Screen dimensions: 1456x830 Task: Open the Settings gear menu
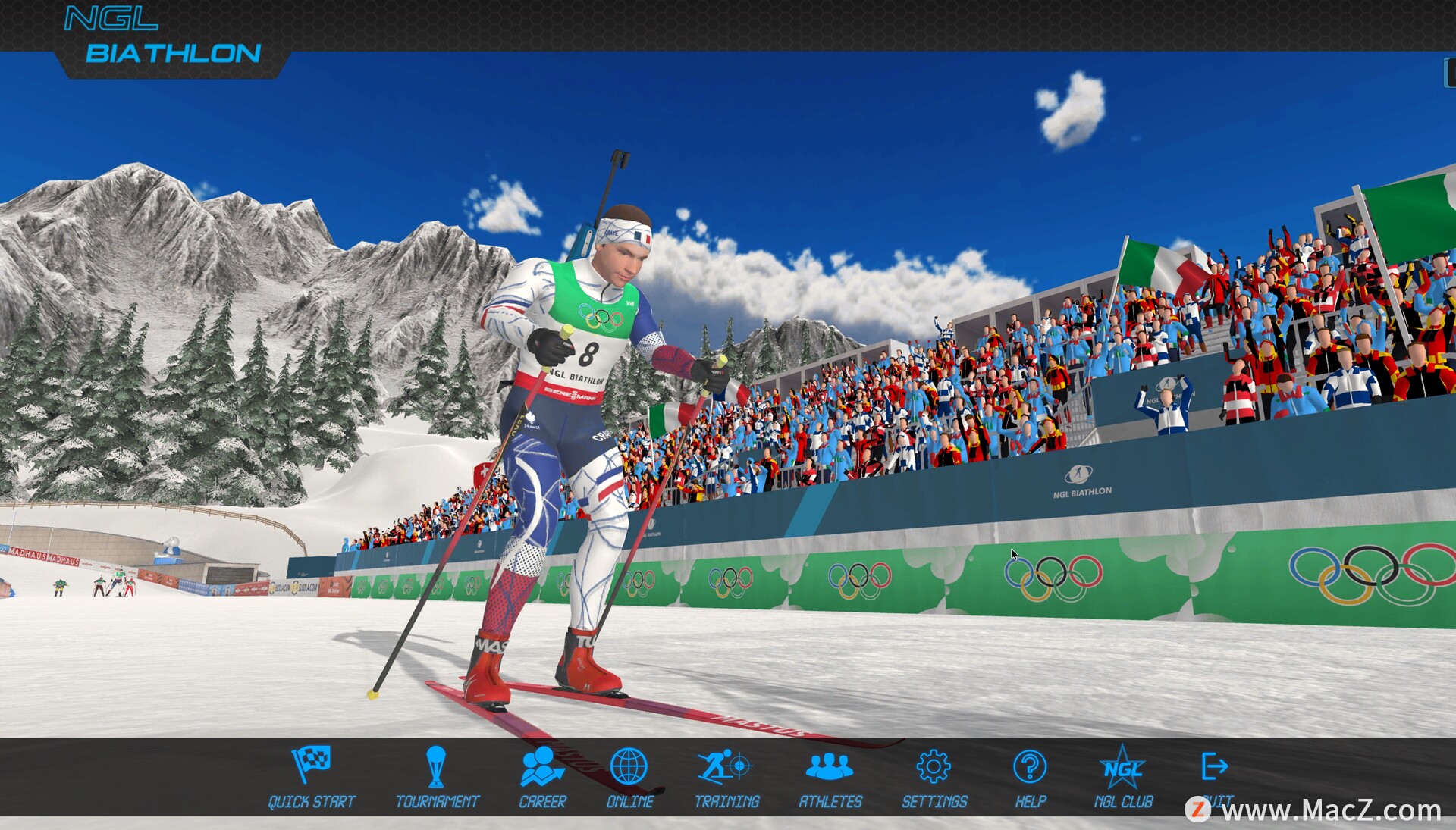pyautogui.click(x=934, y=776)
